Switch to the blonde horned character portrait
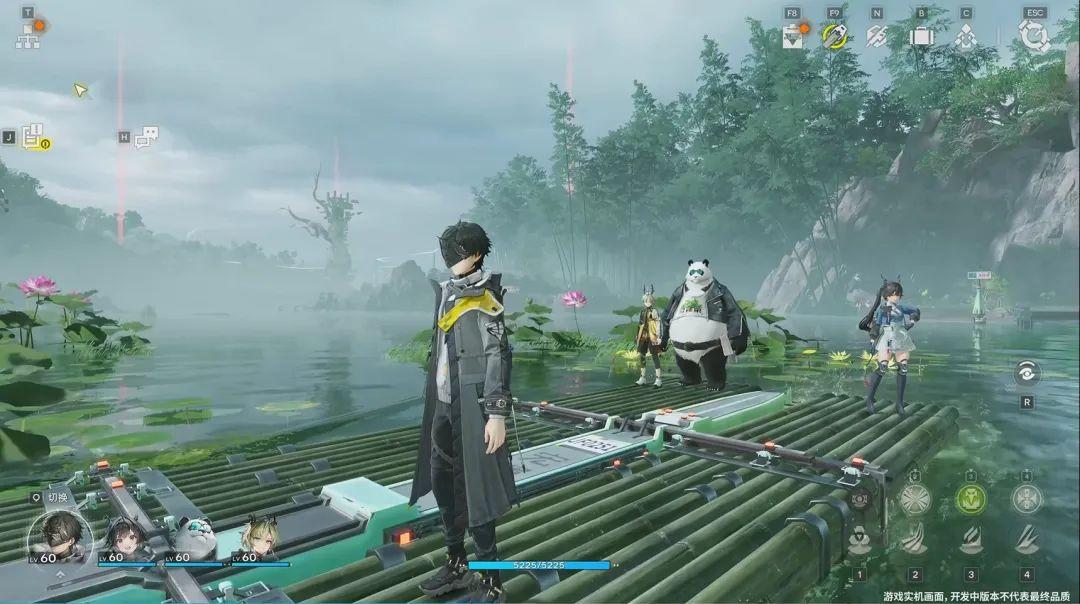This screenshot has width=1080, height=604. pos(257,538)
